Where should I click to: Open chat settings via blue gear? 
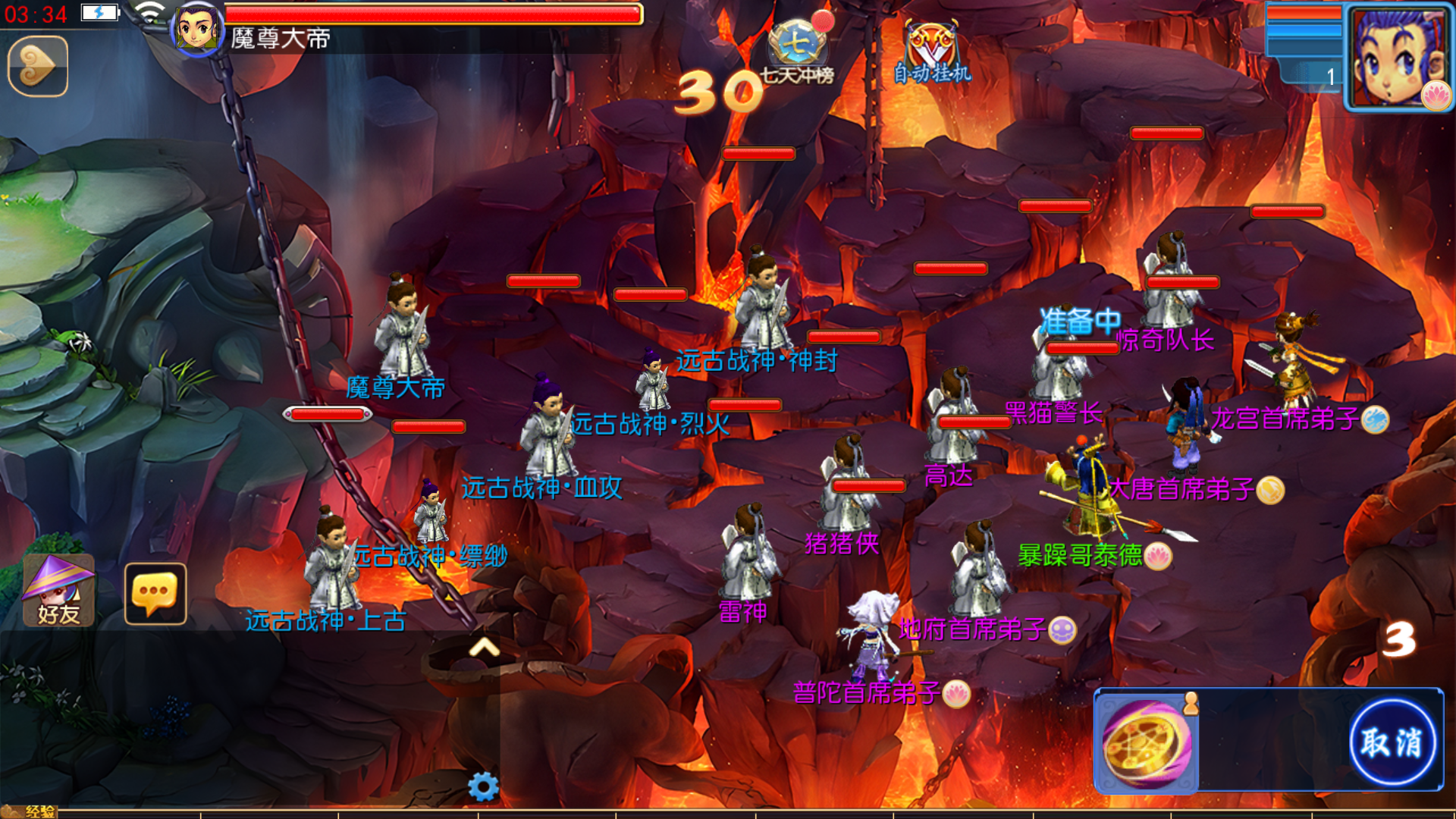tap(483, 786)
